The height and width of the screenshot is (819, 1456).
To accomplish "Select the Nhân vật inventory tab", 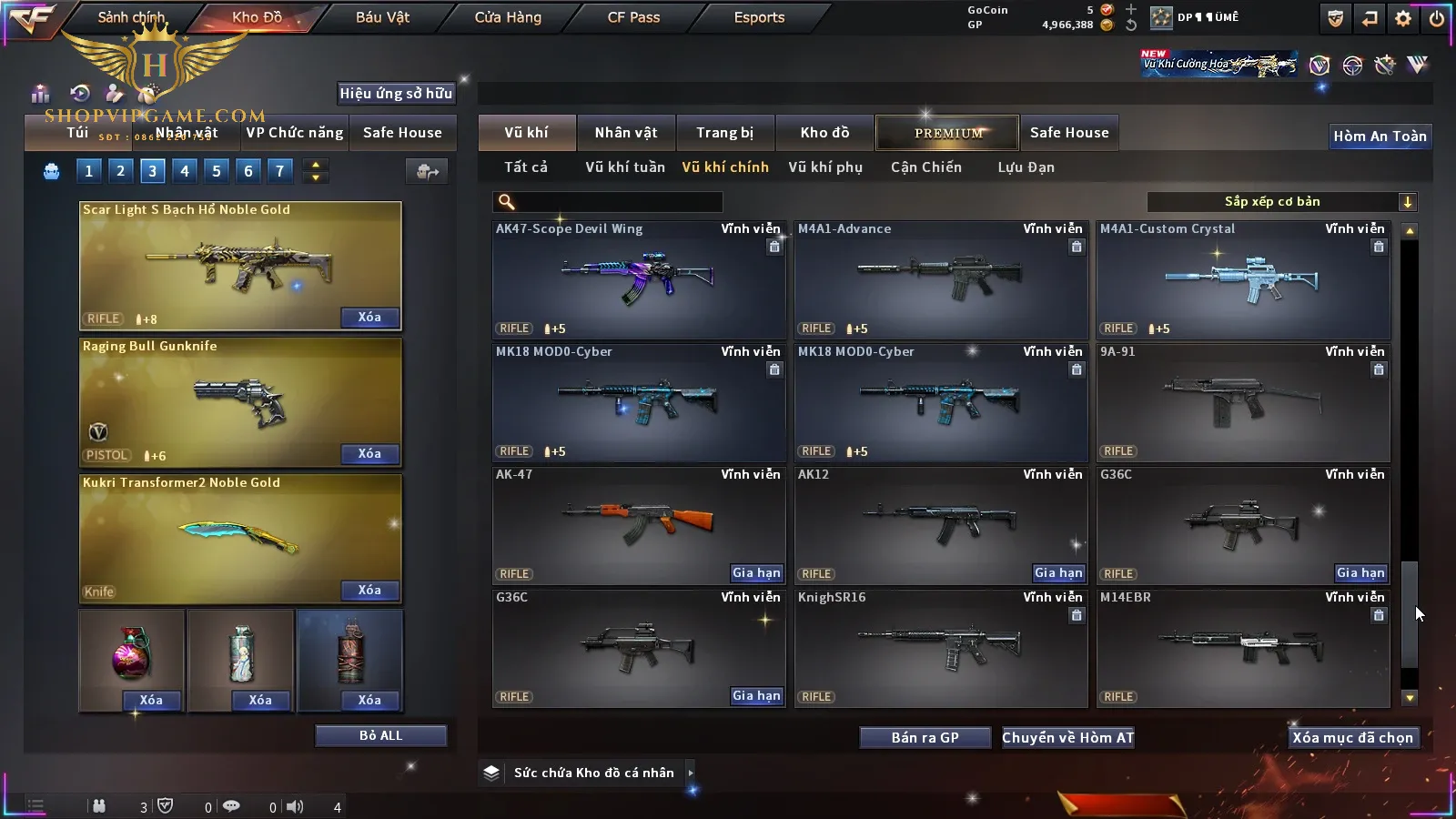I will click(x=625, y=133).
